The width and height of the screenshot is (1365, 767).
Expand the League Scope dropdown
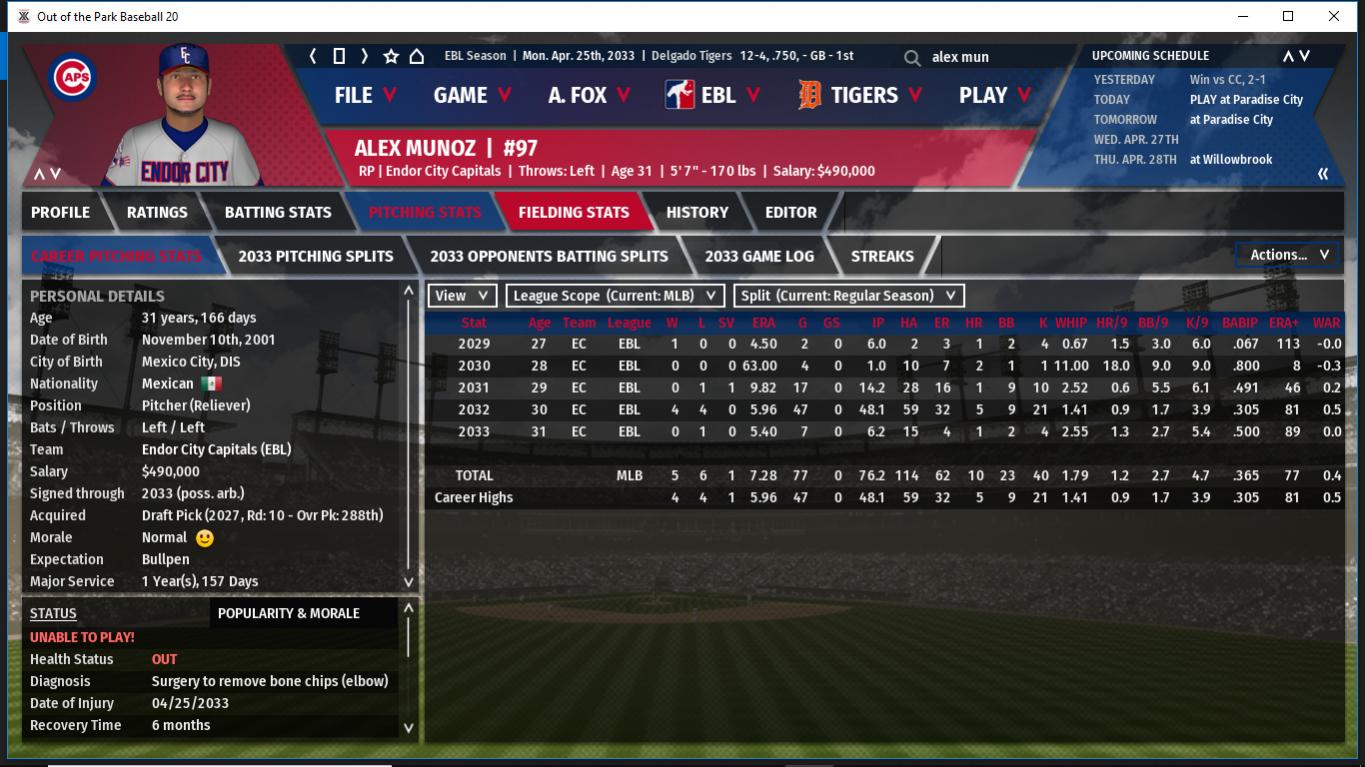tap(615, 296)
